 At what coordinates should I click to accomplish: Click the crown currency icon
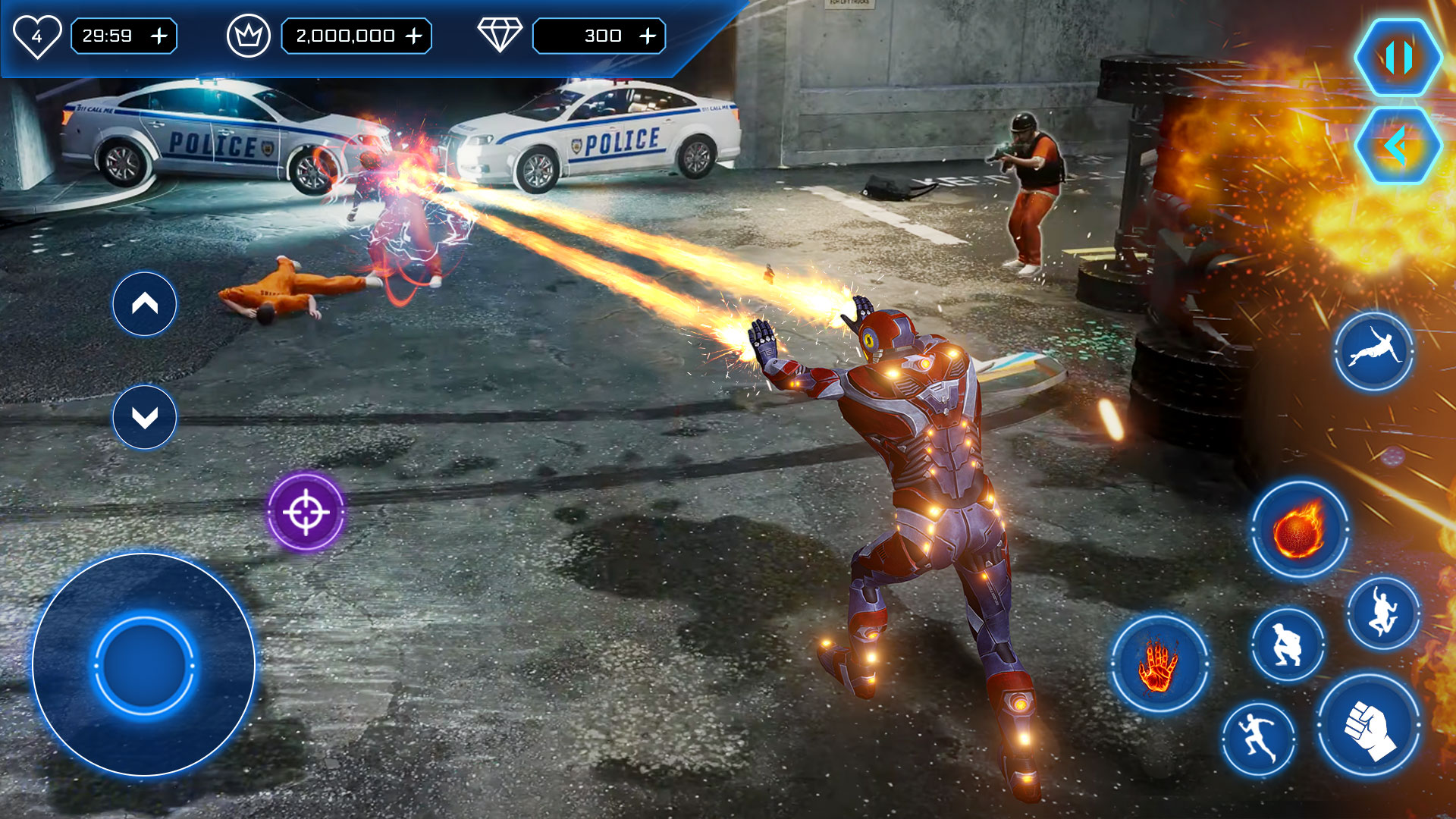point(249,36)
